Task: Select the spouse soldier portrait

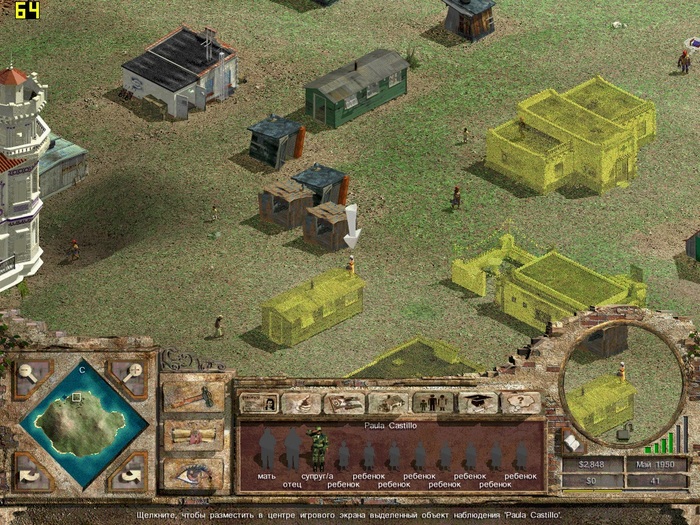Action: 318,449
